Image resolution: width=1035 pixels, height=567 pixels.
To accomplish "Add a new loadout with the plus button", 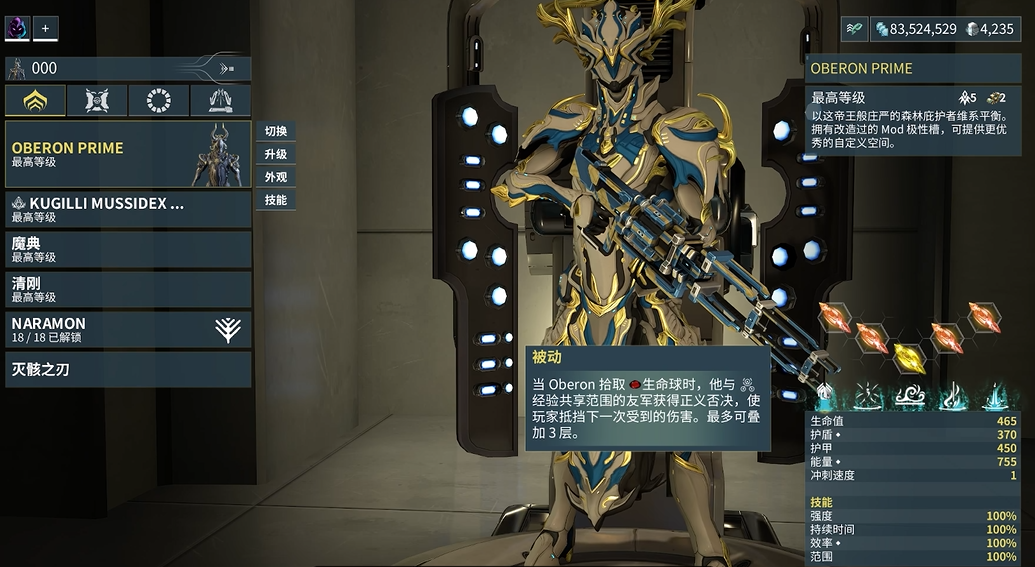I will click(x=45, y=29).
